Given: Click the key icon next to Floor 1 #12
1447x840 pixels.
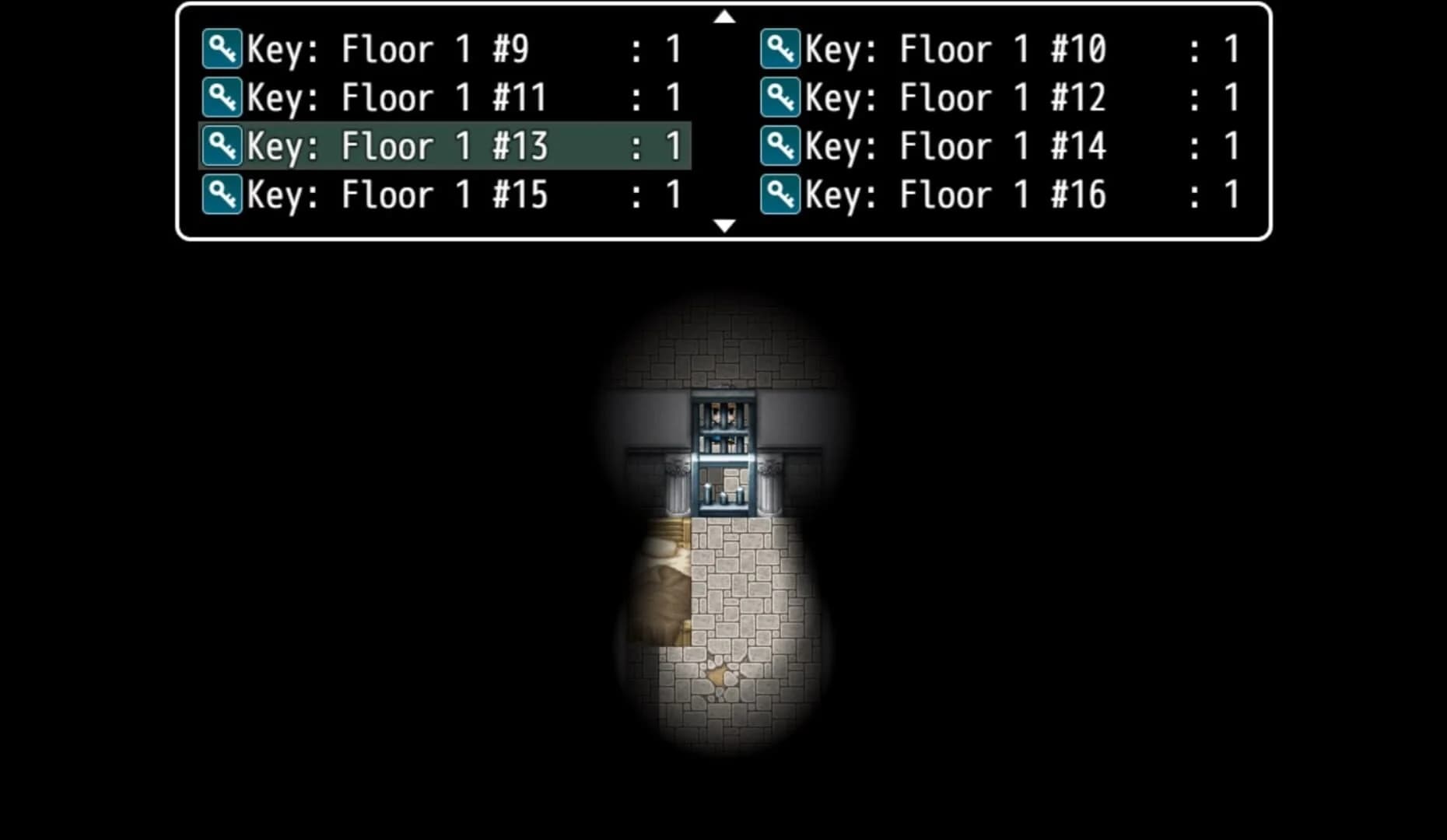Looking at the screenshot, I should [780, 96].
